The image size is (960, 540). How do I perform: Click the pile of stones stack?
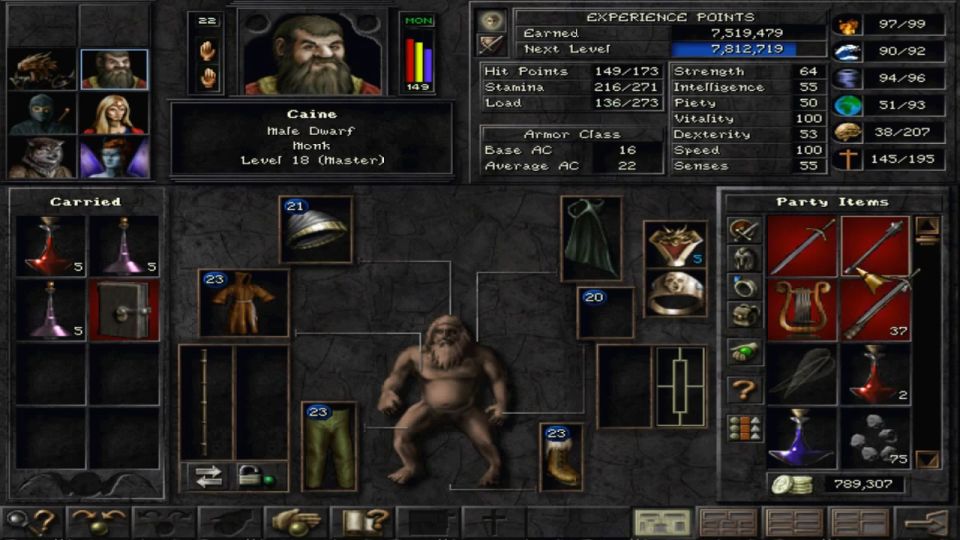[x=875, y=438]
